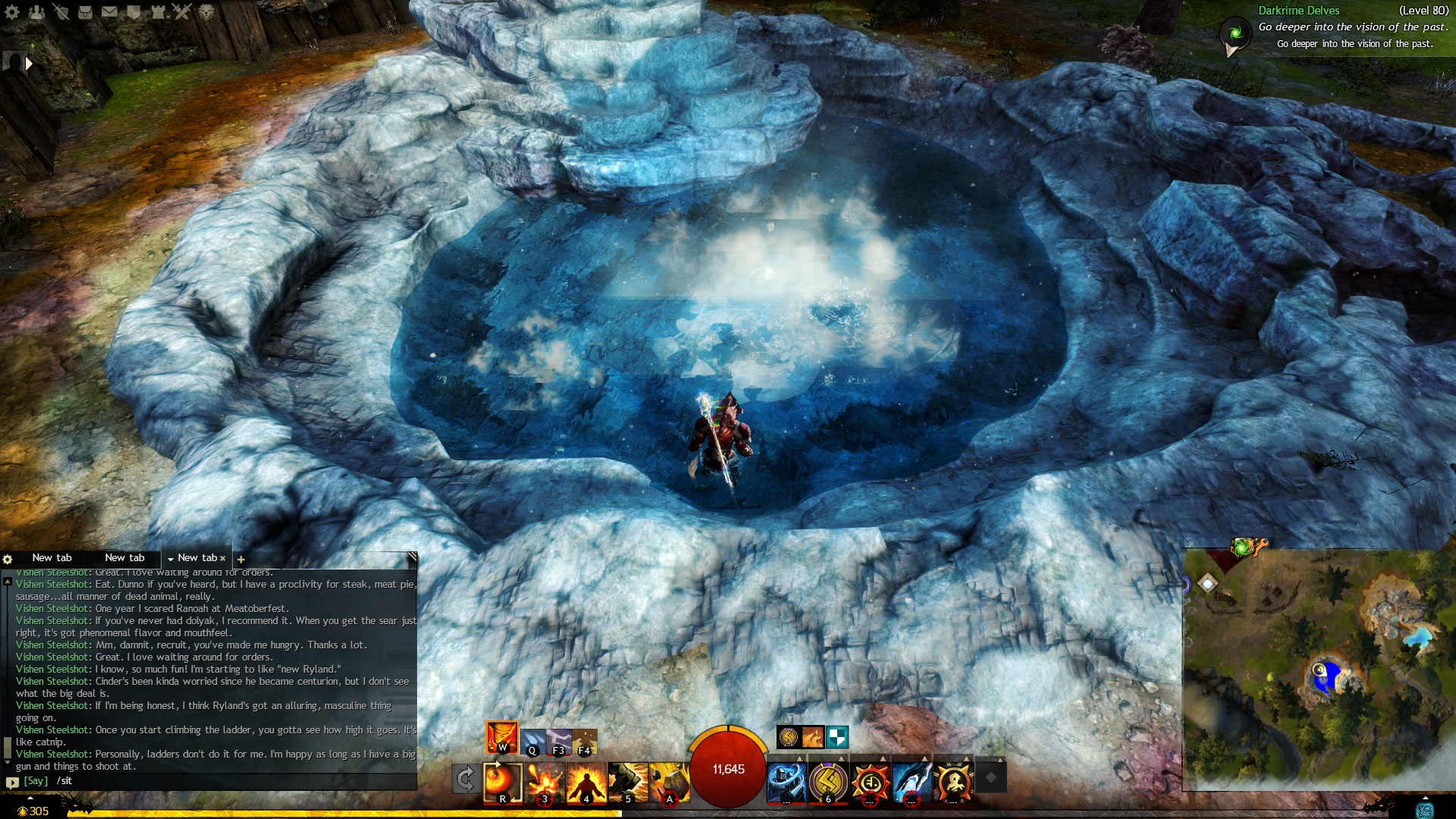Image resolution: width=1456 pixels, height=819 pixels.
Task: Open the lion head Trading Post icon
Action: point(206,12)
